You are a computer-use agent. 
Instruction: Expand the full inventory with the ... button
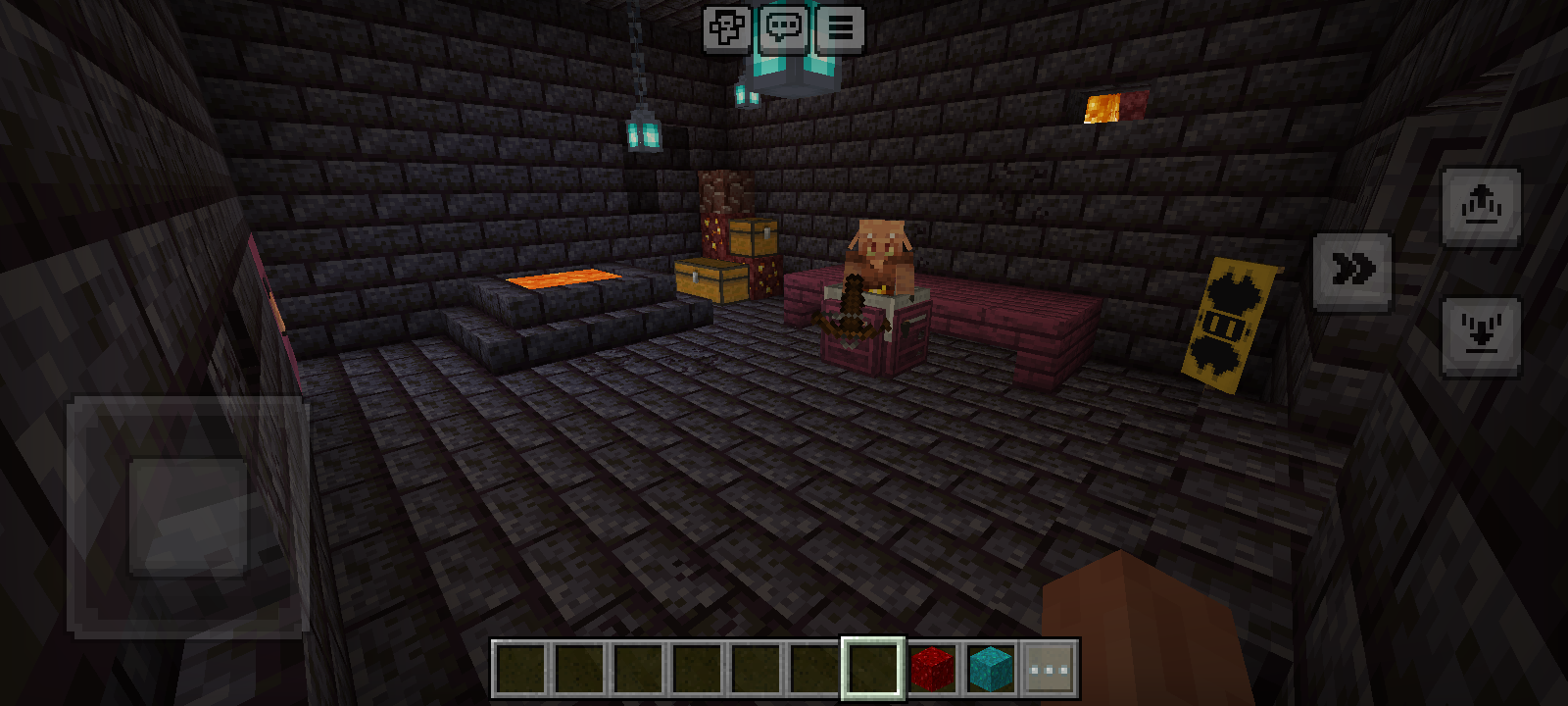(x=1050, y=668)
